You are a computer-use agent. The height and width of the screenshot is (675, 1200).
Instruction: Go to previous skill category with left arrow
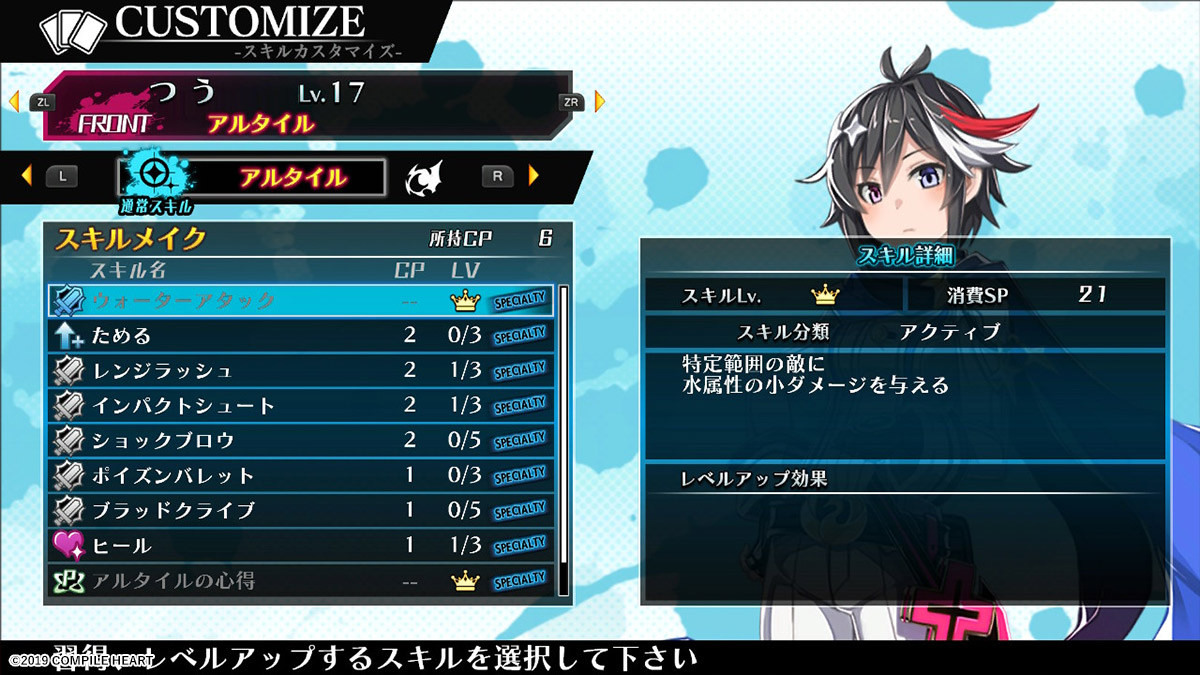26,176
